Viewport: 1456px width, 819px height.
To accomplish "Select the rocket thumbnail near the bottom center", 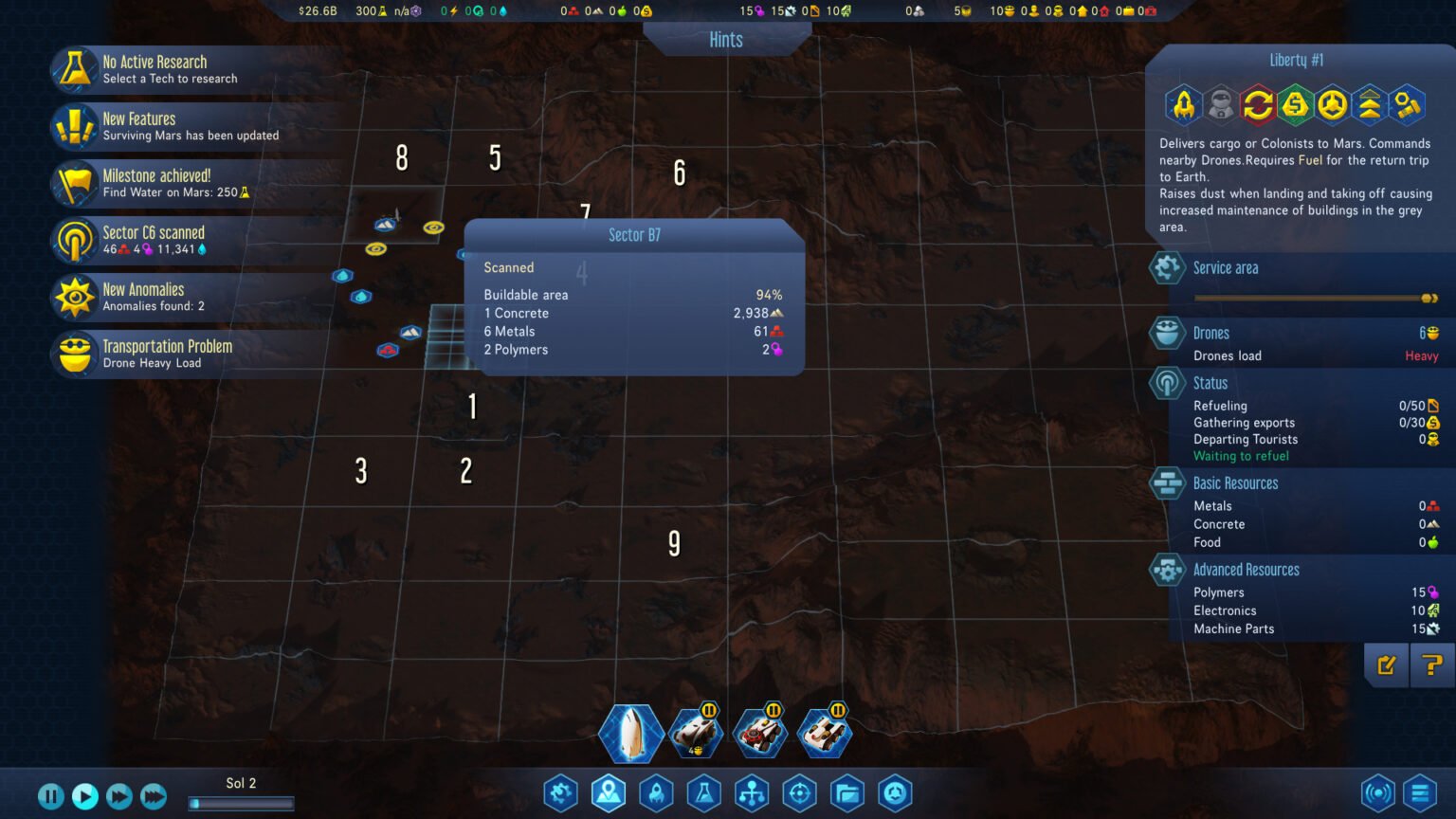I will click(631, 732).
